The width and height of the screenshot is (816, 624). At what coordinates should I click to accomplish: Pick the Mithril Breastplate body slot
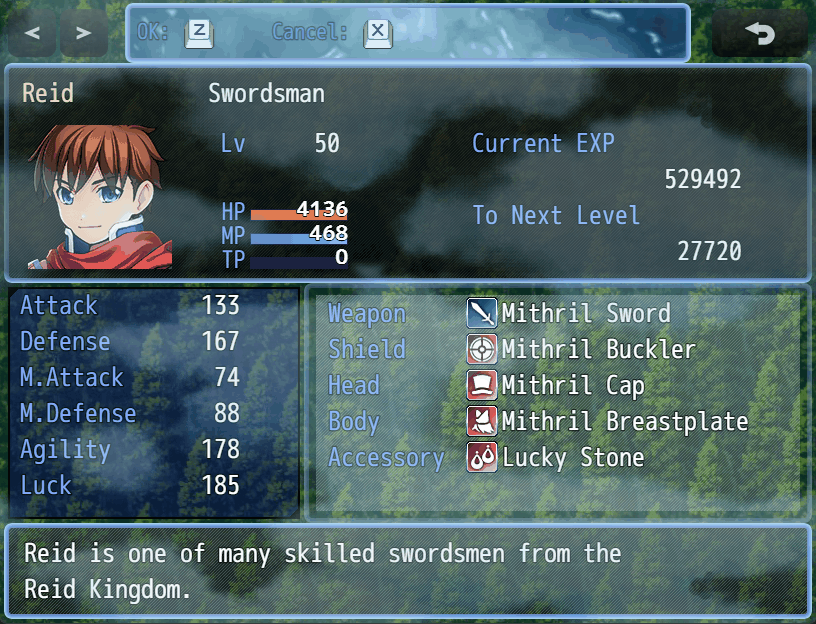click(607, 422)
